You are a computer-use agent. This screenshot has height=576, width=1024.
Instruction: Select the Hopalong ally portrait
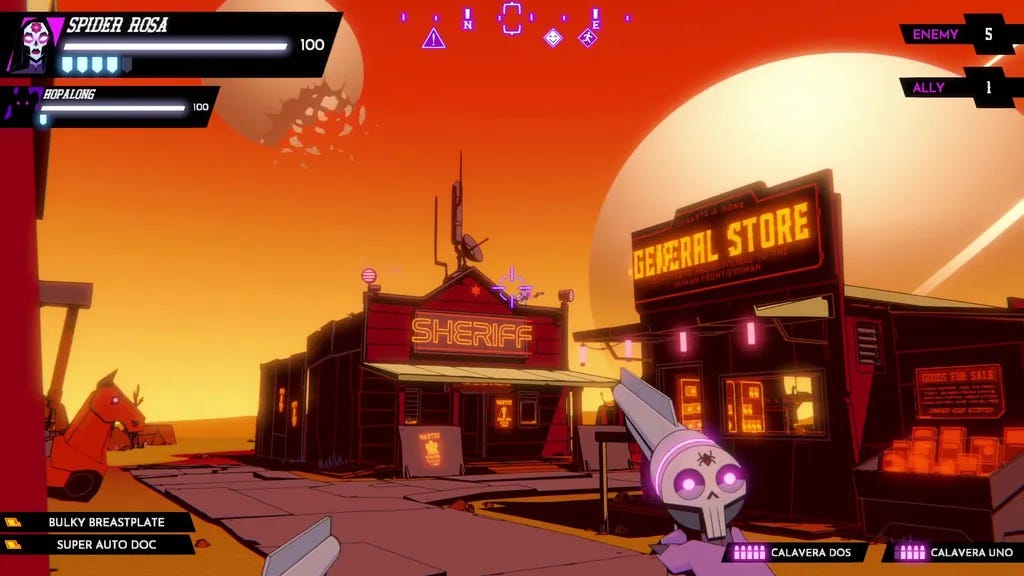20,106
